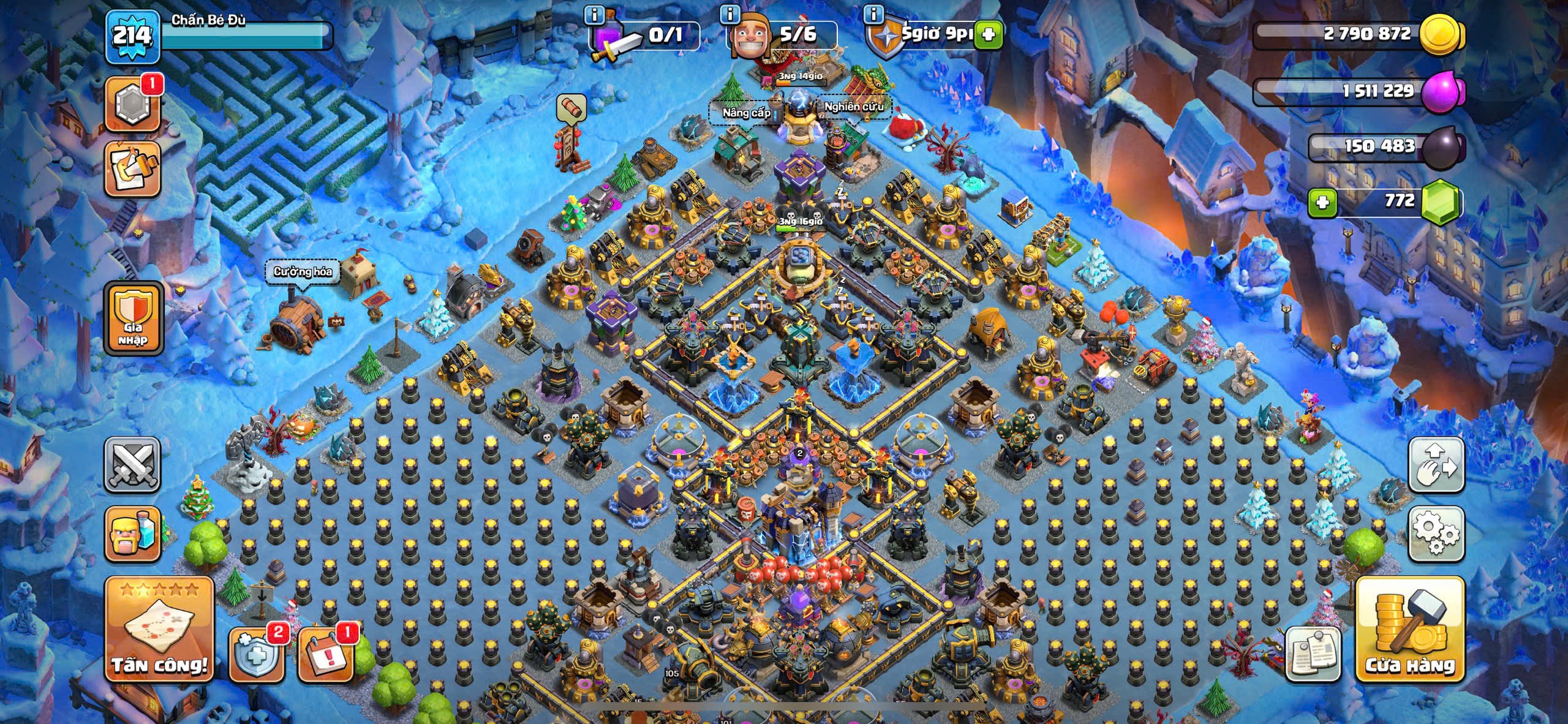Select the Nghiên cứu research bubble
The height and width of the screenshot is (724, 1568).
tap(854, 107)
